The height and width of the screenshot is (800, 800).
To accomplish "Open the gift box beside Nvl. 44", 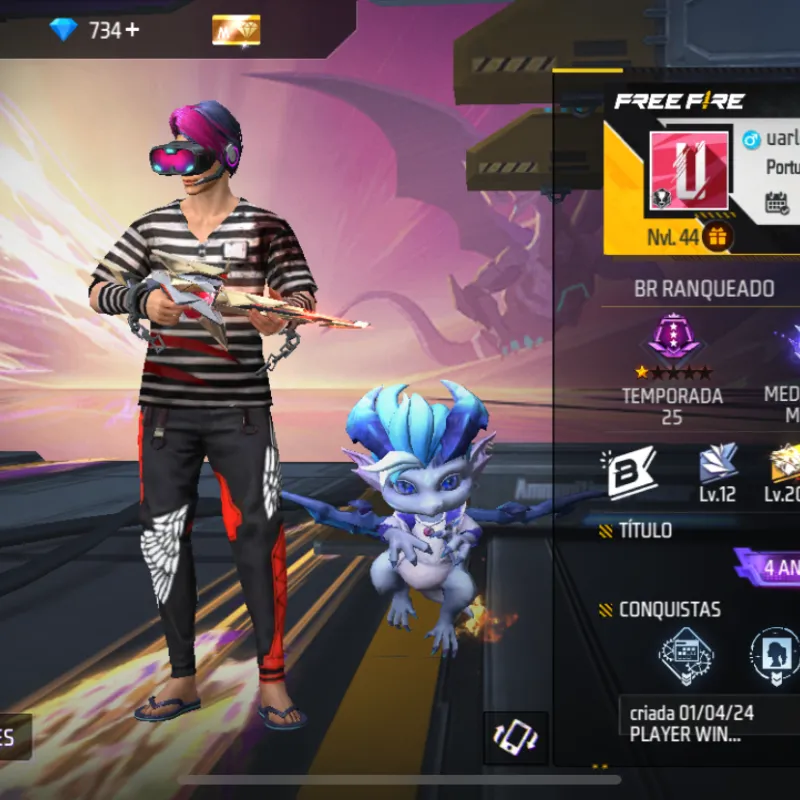I will (717, 237).
